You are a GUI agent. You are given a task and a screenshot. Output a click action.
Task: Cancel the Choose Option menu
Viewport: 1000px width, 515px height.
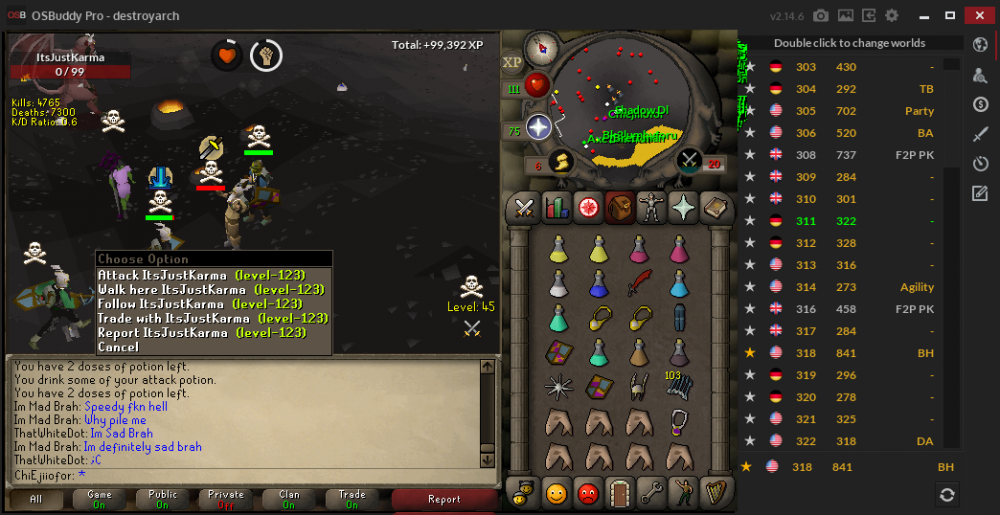click(118, 347)
